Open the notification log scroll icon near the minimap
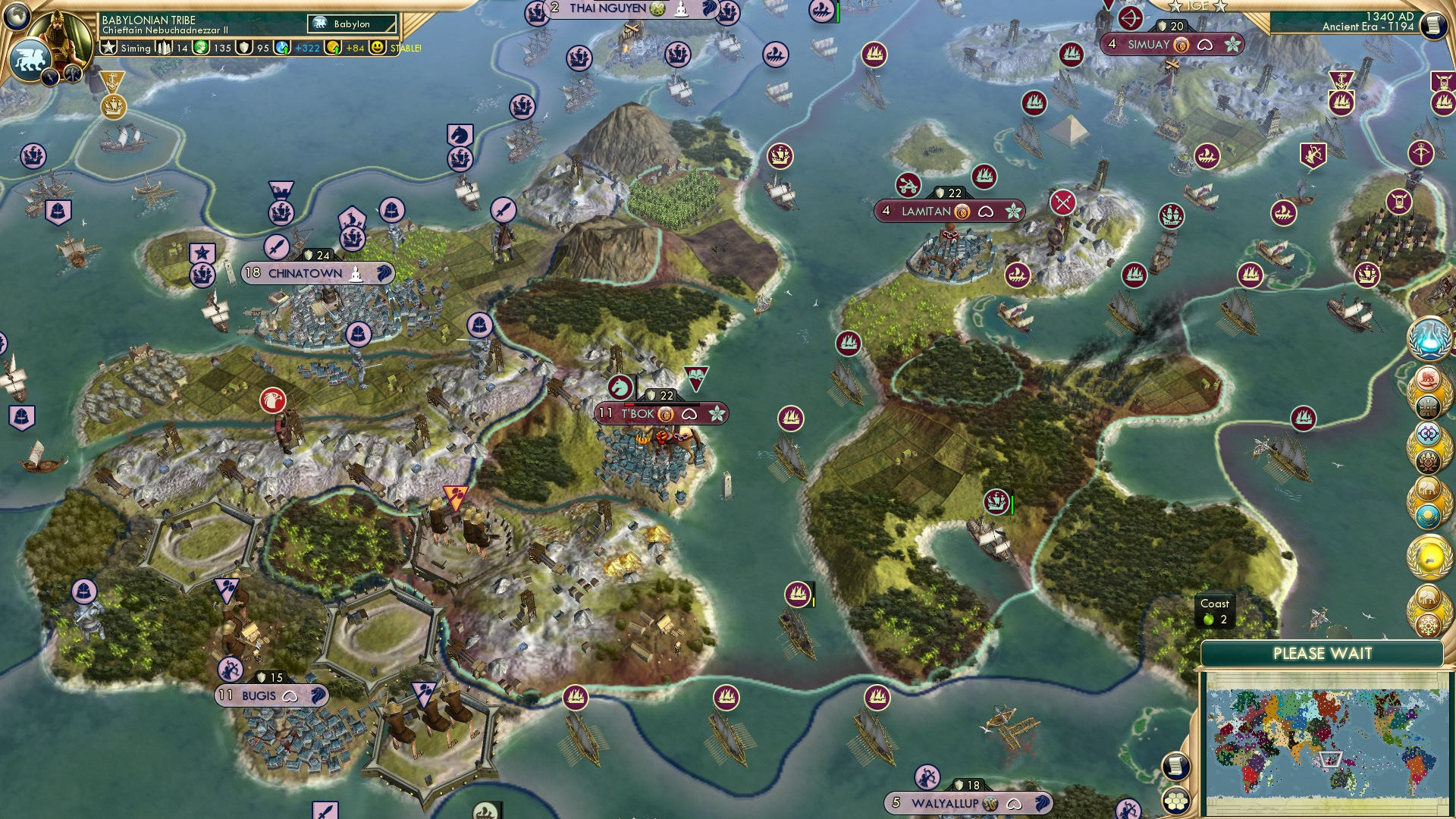Image resolution: width=1456 pixels, height=819 pixels. pos(1175,767)
